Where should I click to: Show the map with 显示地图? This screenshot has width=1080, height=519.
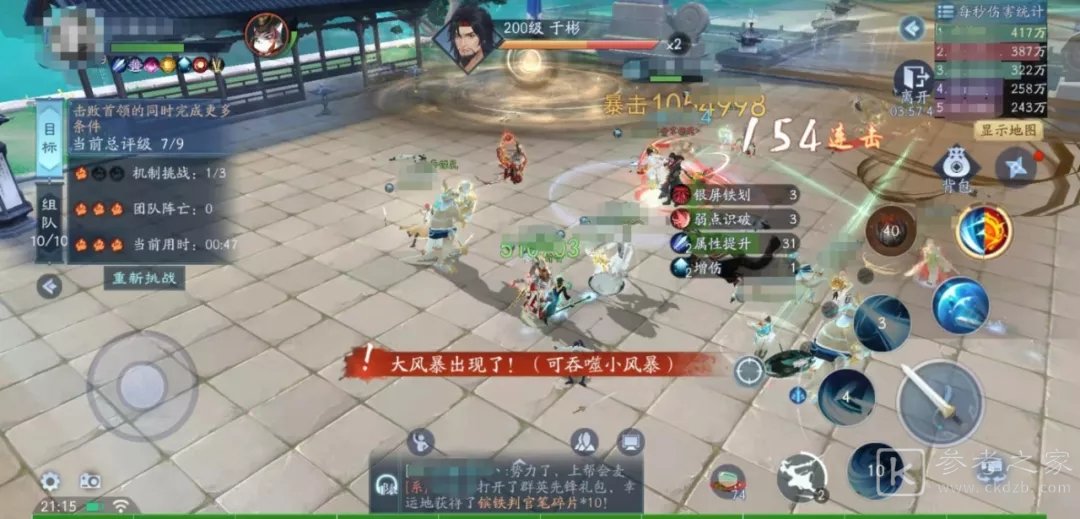[1008, 130]
